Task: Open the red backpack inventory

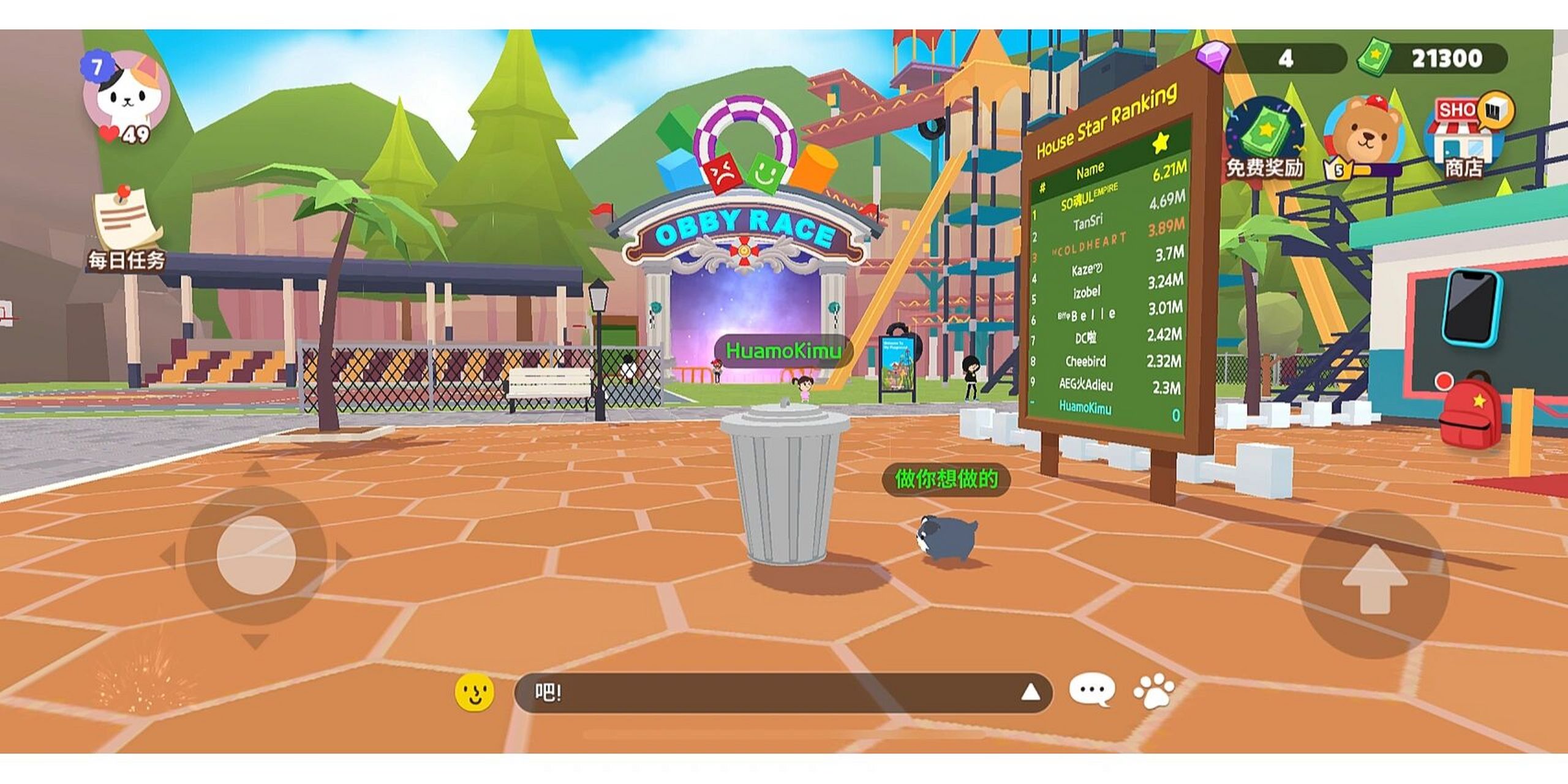Action: (x=1470, y=410)
